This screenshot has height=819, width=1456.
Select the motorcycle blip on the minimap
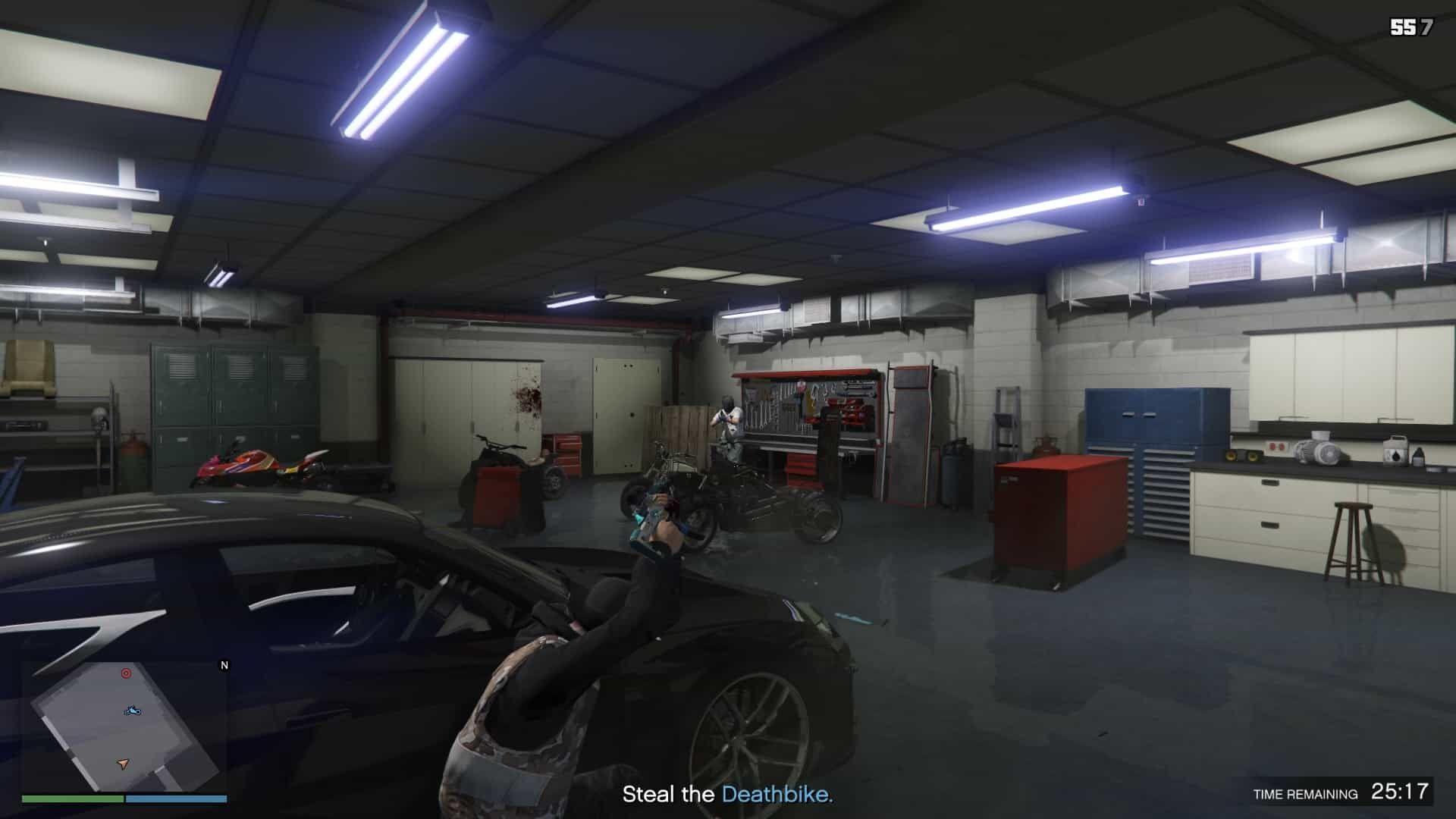(132, 711)
